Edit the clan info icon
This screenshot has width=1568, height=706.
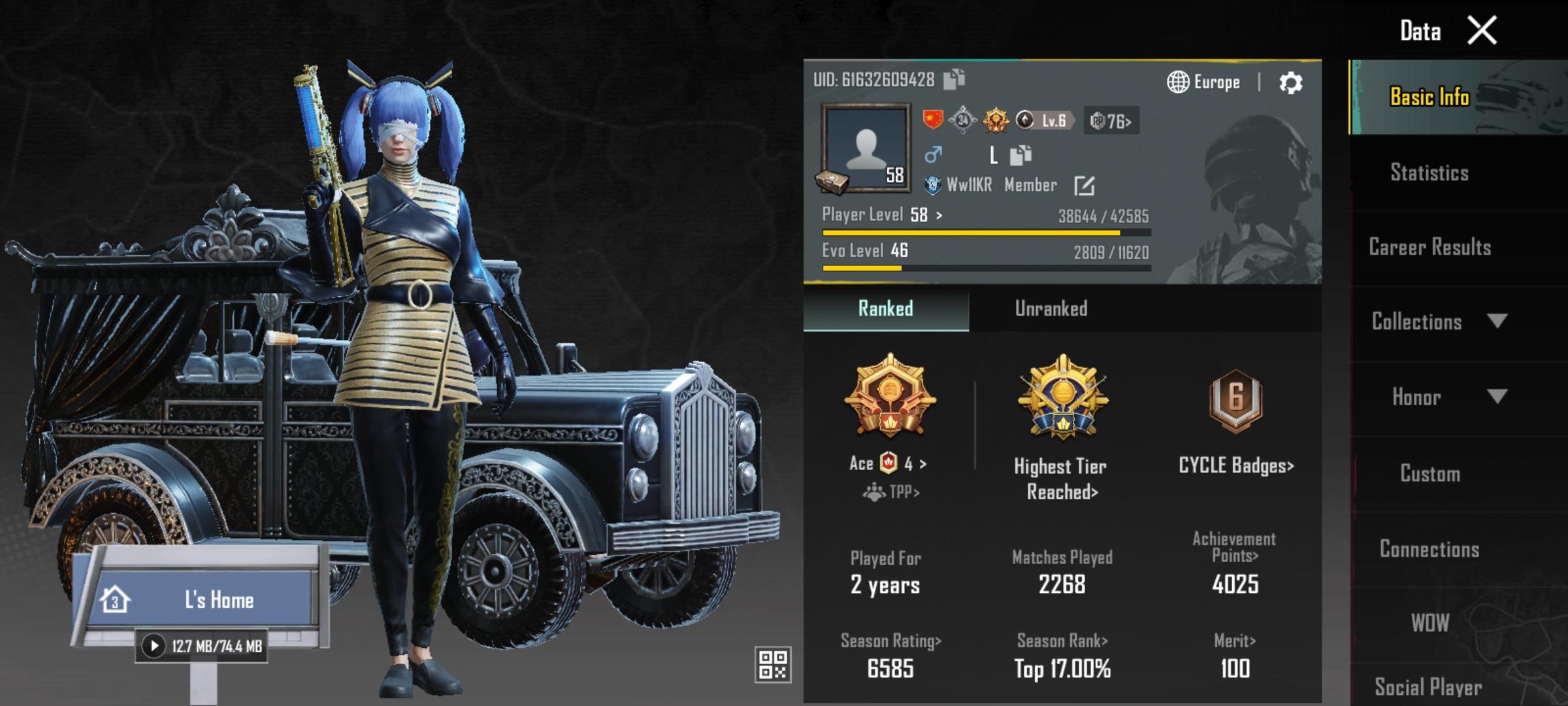tap(1084, 186)
